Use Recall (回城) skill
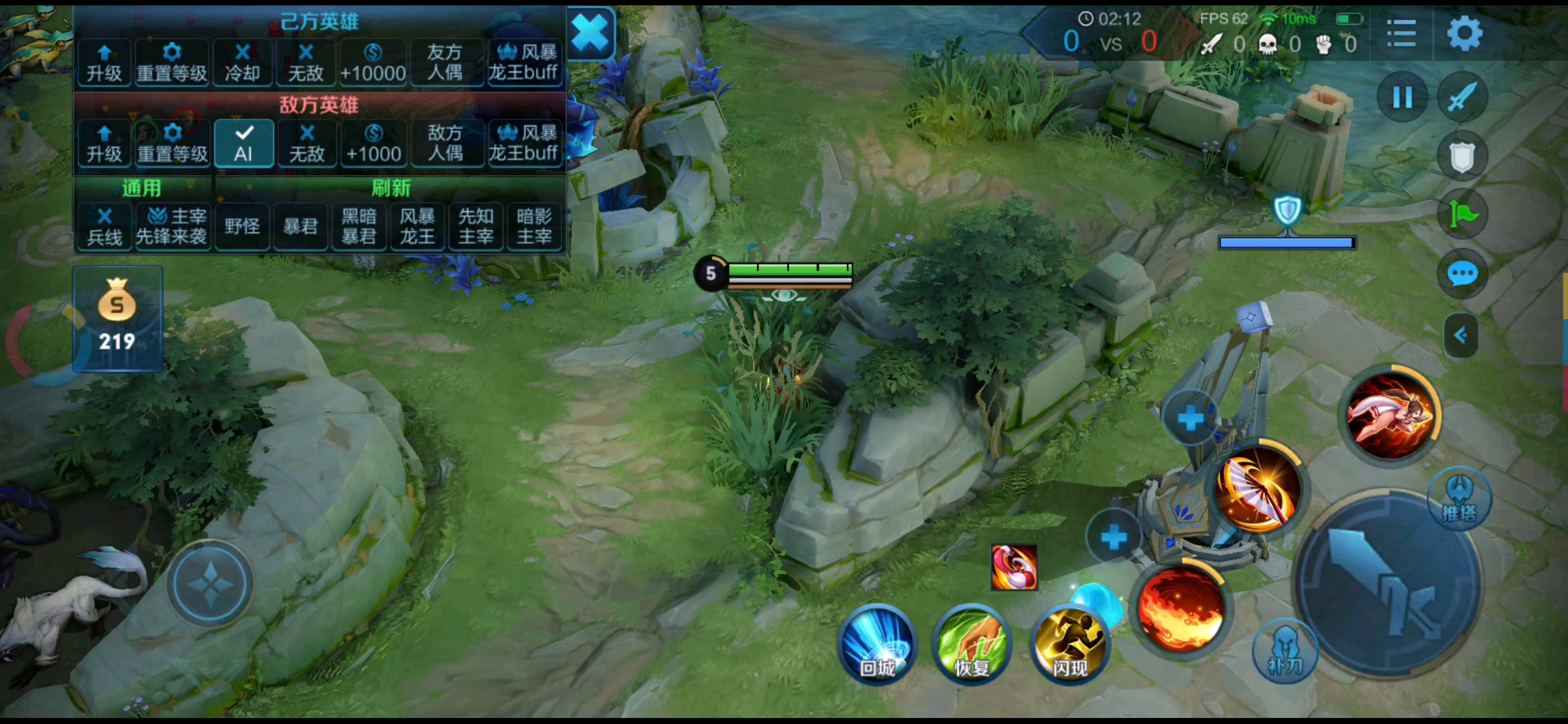 coord(878,645)
